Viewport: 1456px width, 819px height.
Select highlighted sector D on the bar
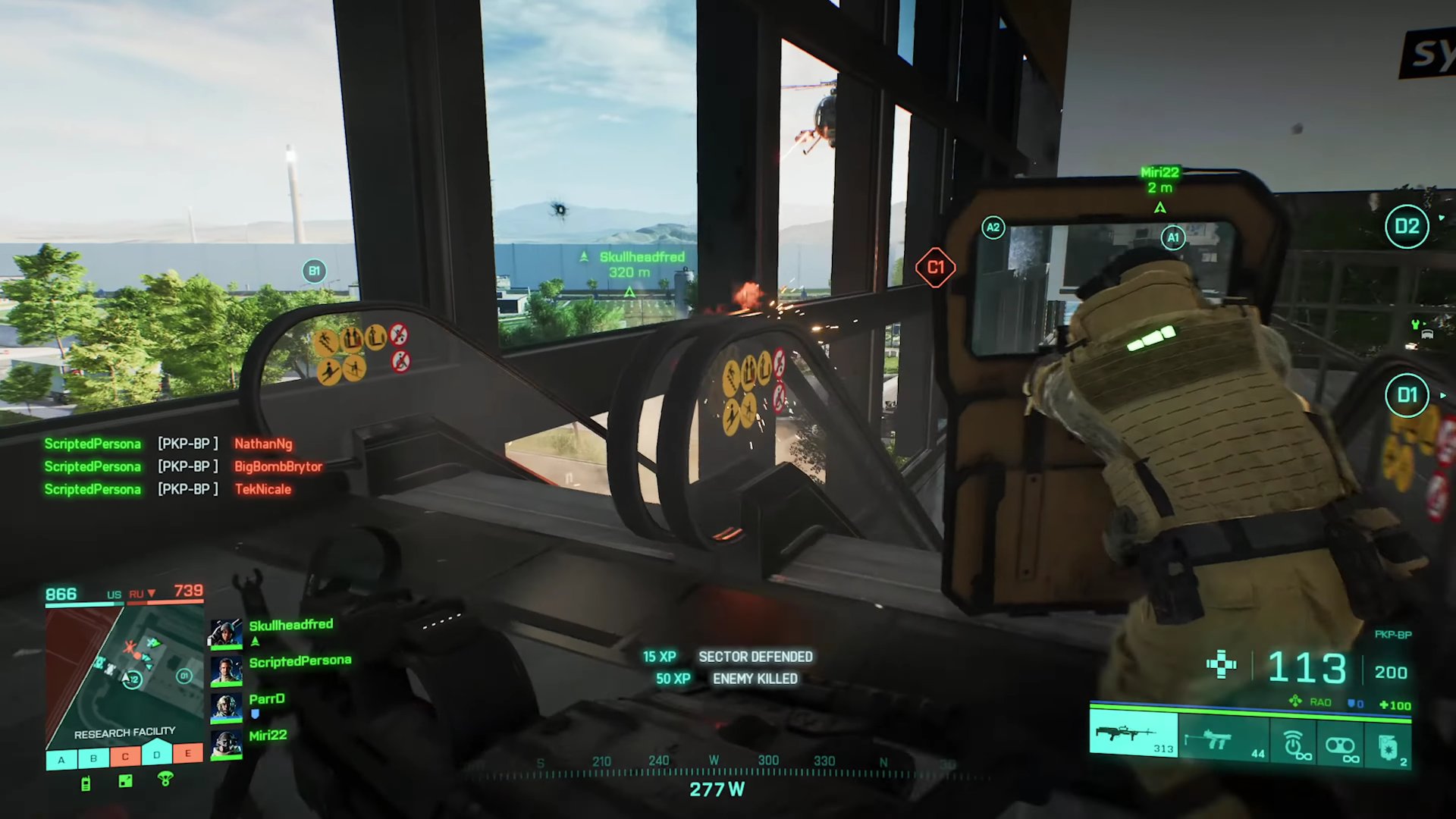[x=157, y=755]
